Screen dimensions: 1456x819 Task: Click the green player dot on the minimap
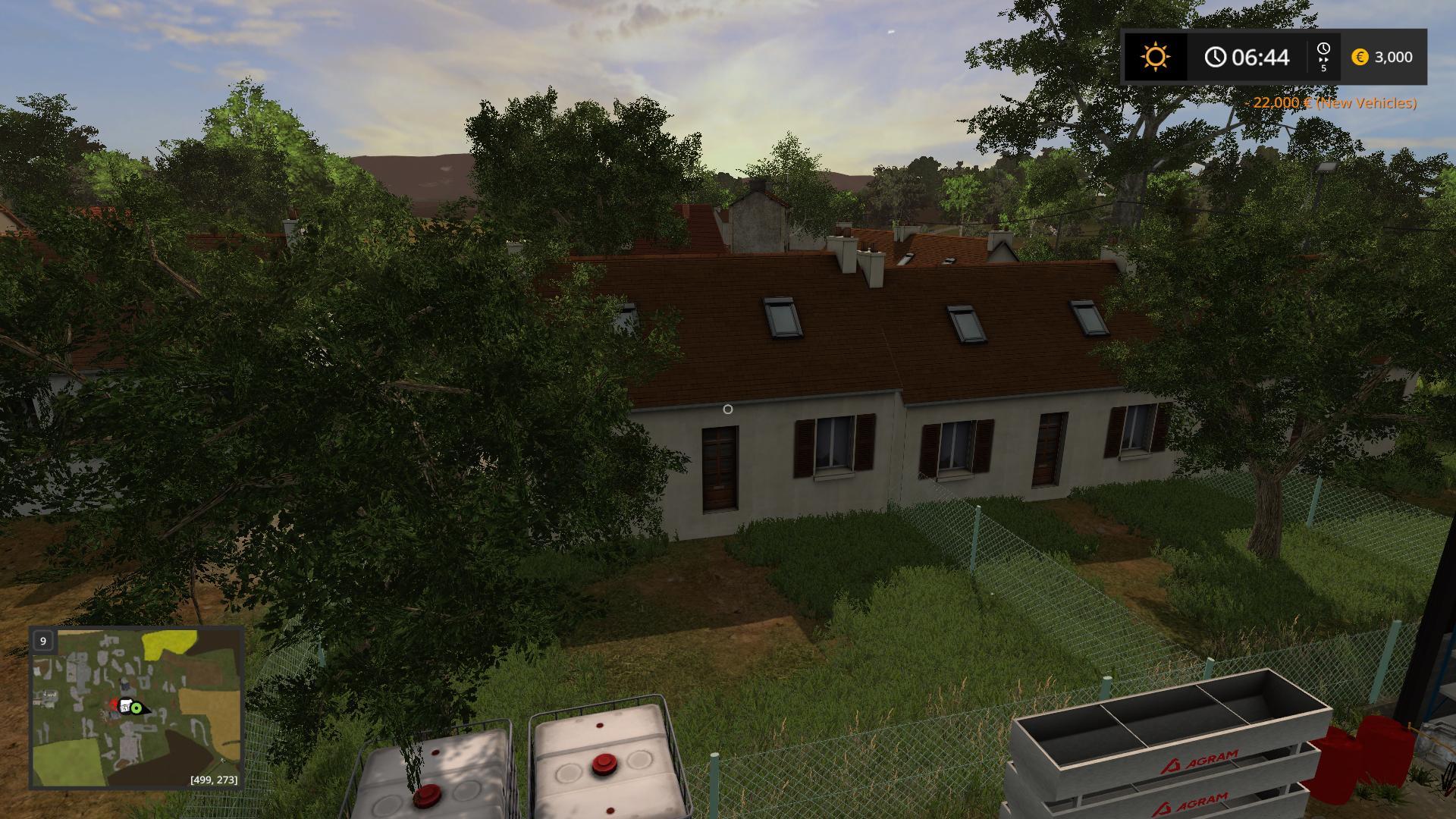[136, 708]
